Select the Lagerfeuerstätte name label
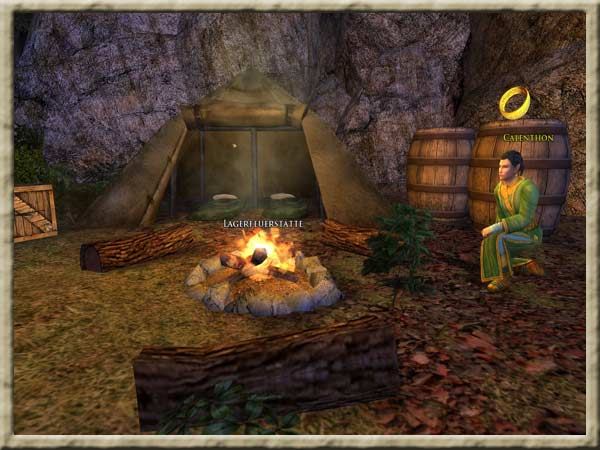The width and height of the screenshot is (600, 450). click(262, 224)
